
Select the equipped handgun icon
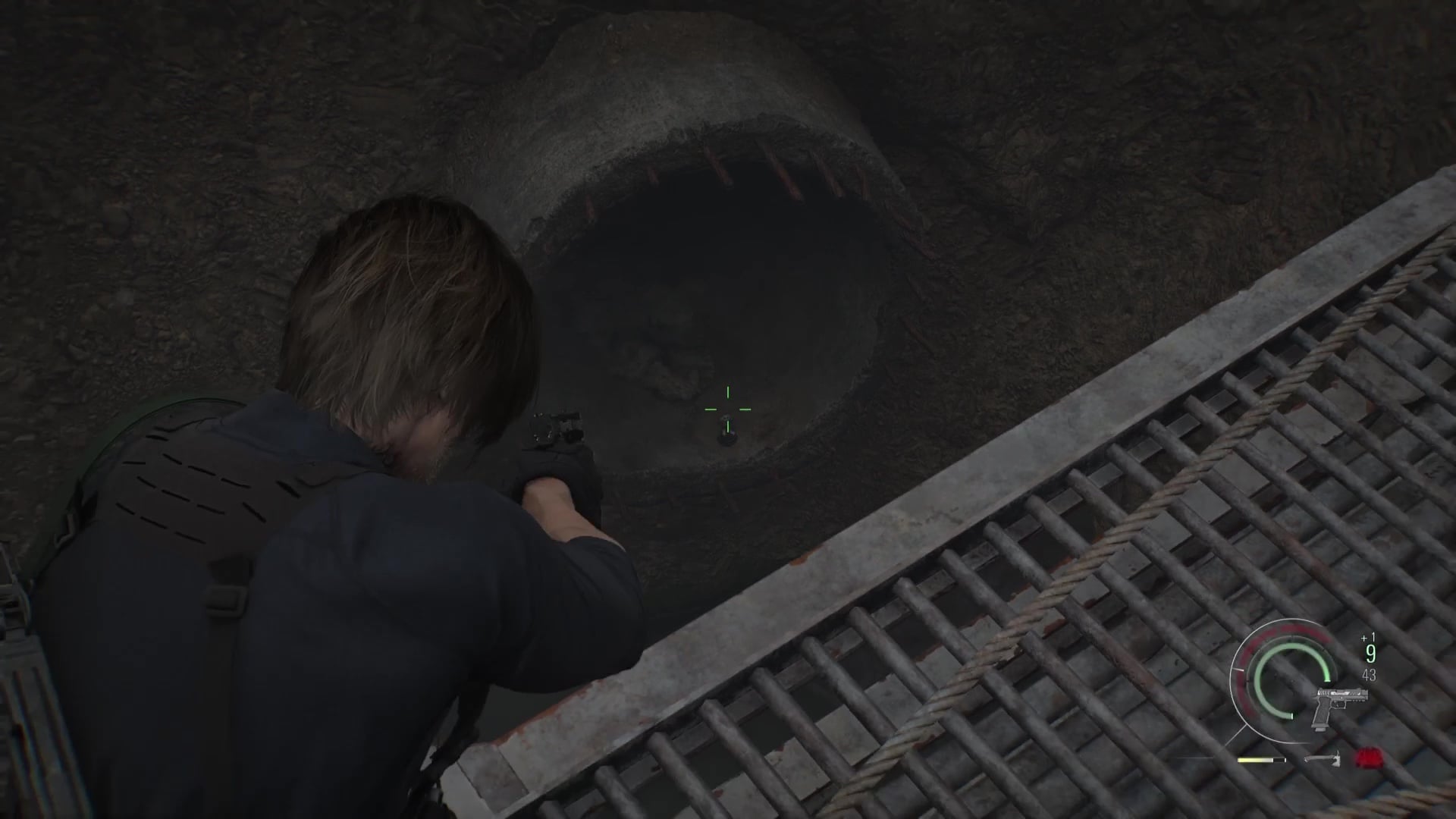click(x=1342, y=705)
